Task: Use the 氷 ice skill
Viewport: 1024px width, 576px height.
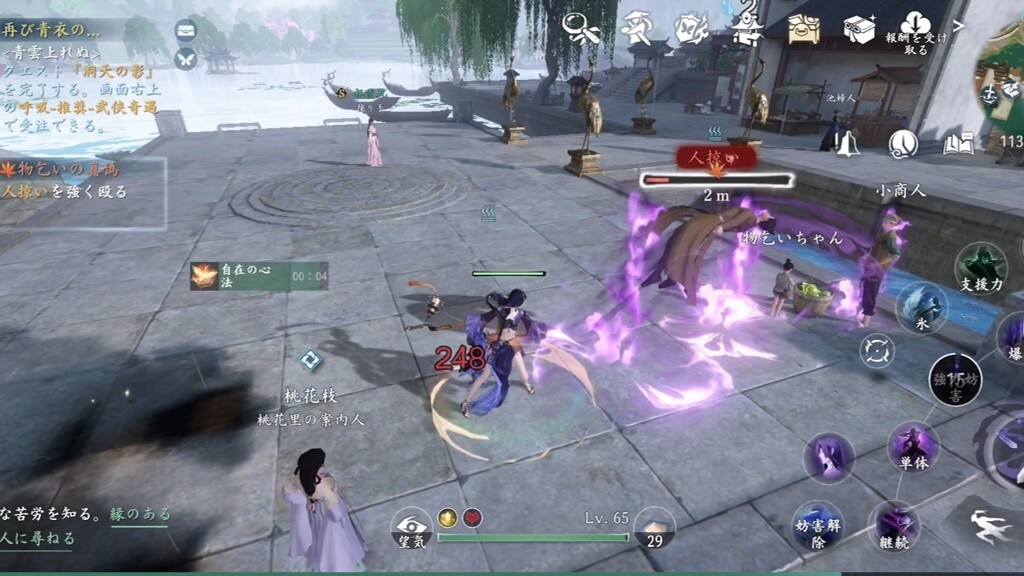Action: [921, 307]
